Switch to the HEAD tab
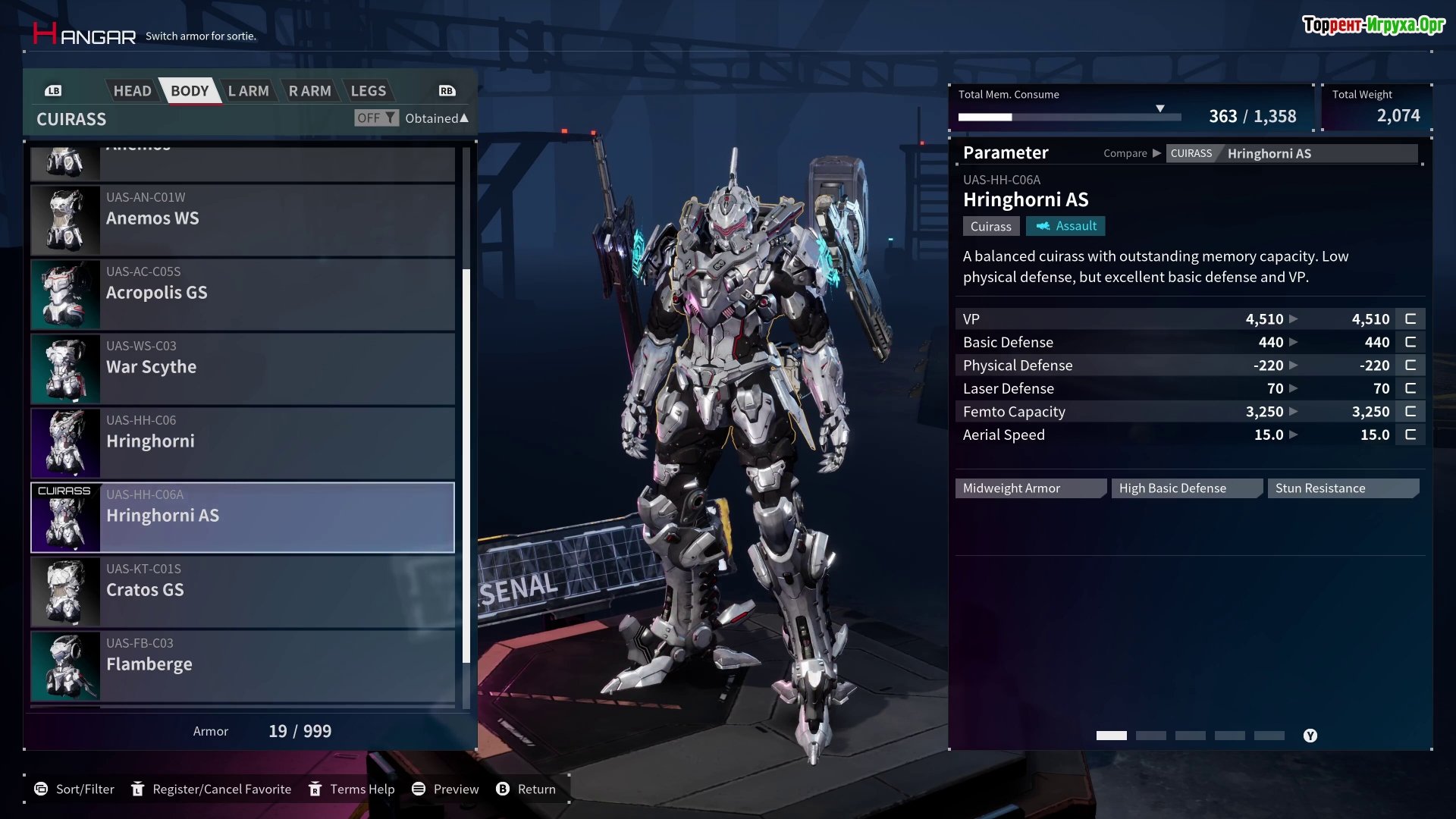 pos(132,91)
